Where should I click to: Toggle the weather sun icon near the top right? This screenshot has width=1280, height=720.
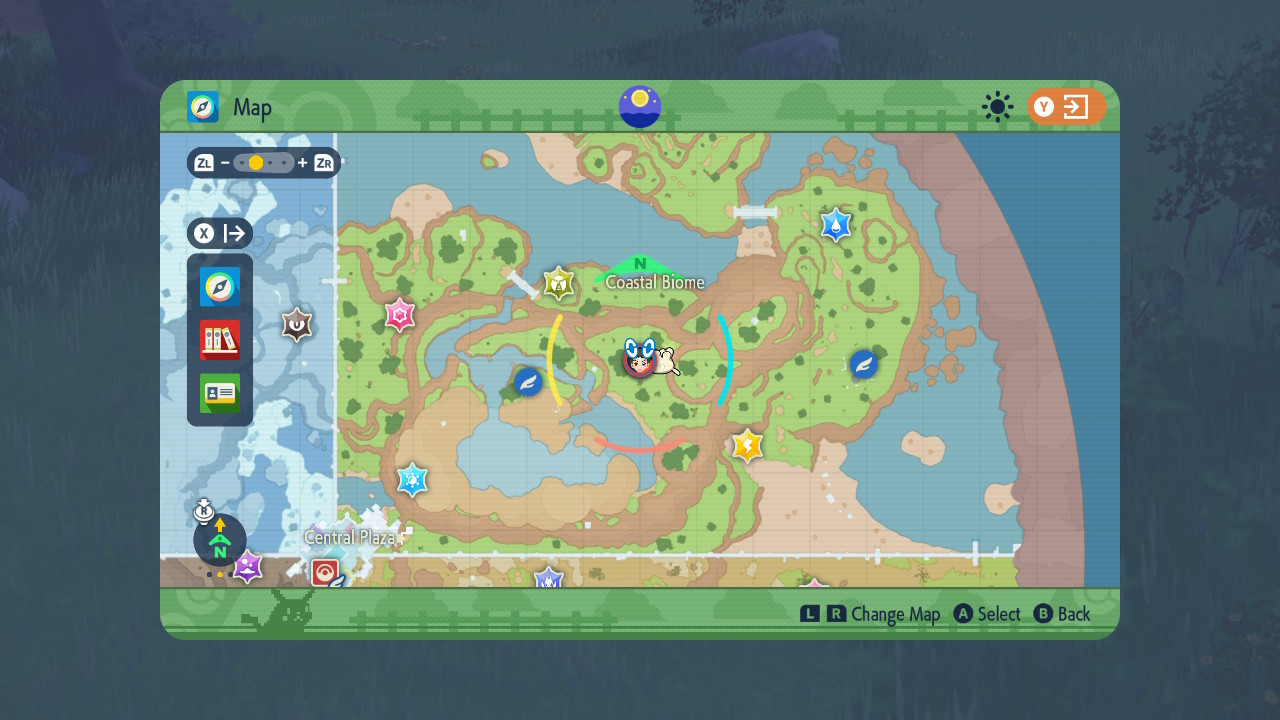click(997, 107)
